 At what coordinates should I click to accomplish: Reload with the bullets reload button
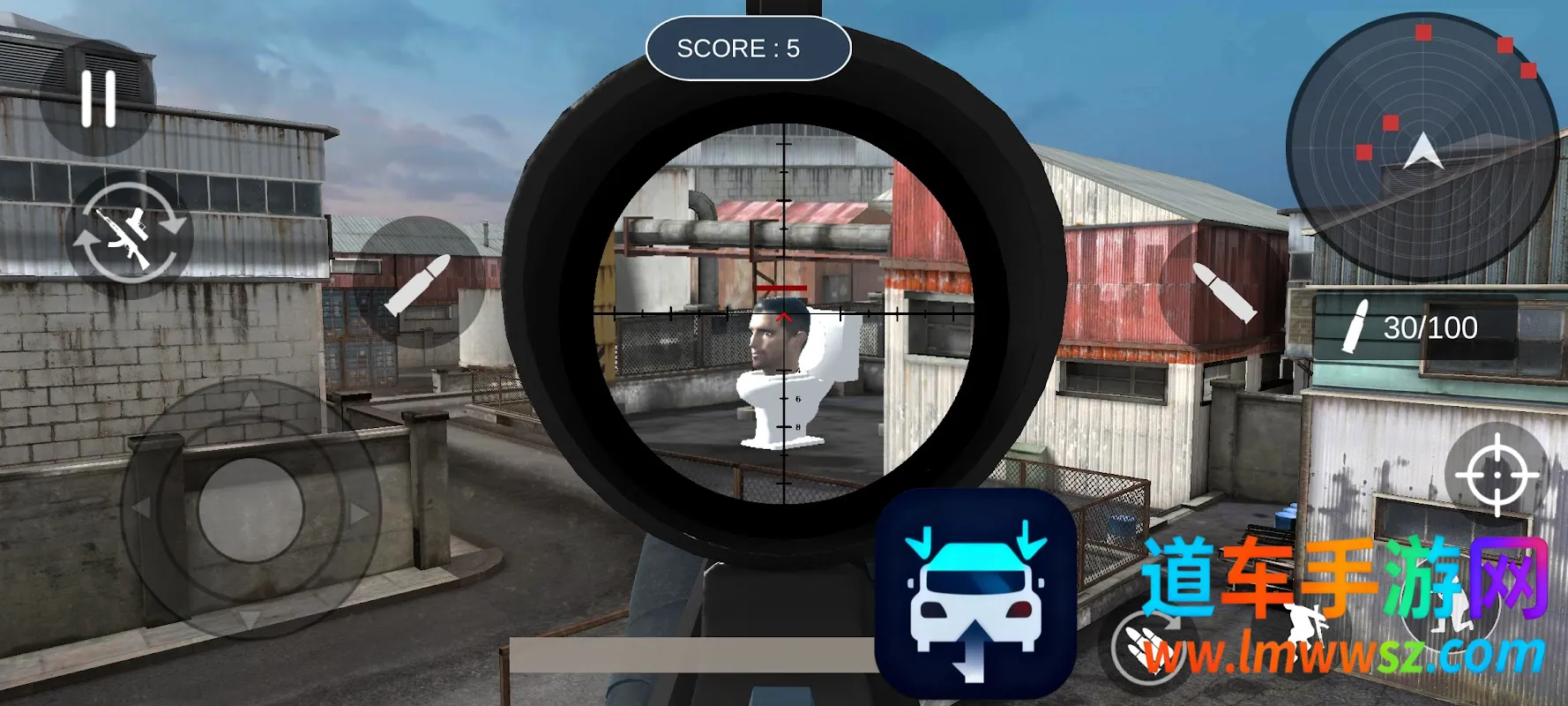[x=1148, y=645]
